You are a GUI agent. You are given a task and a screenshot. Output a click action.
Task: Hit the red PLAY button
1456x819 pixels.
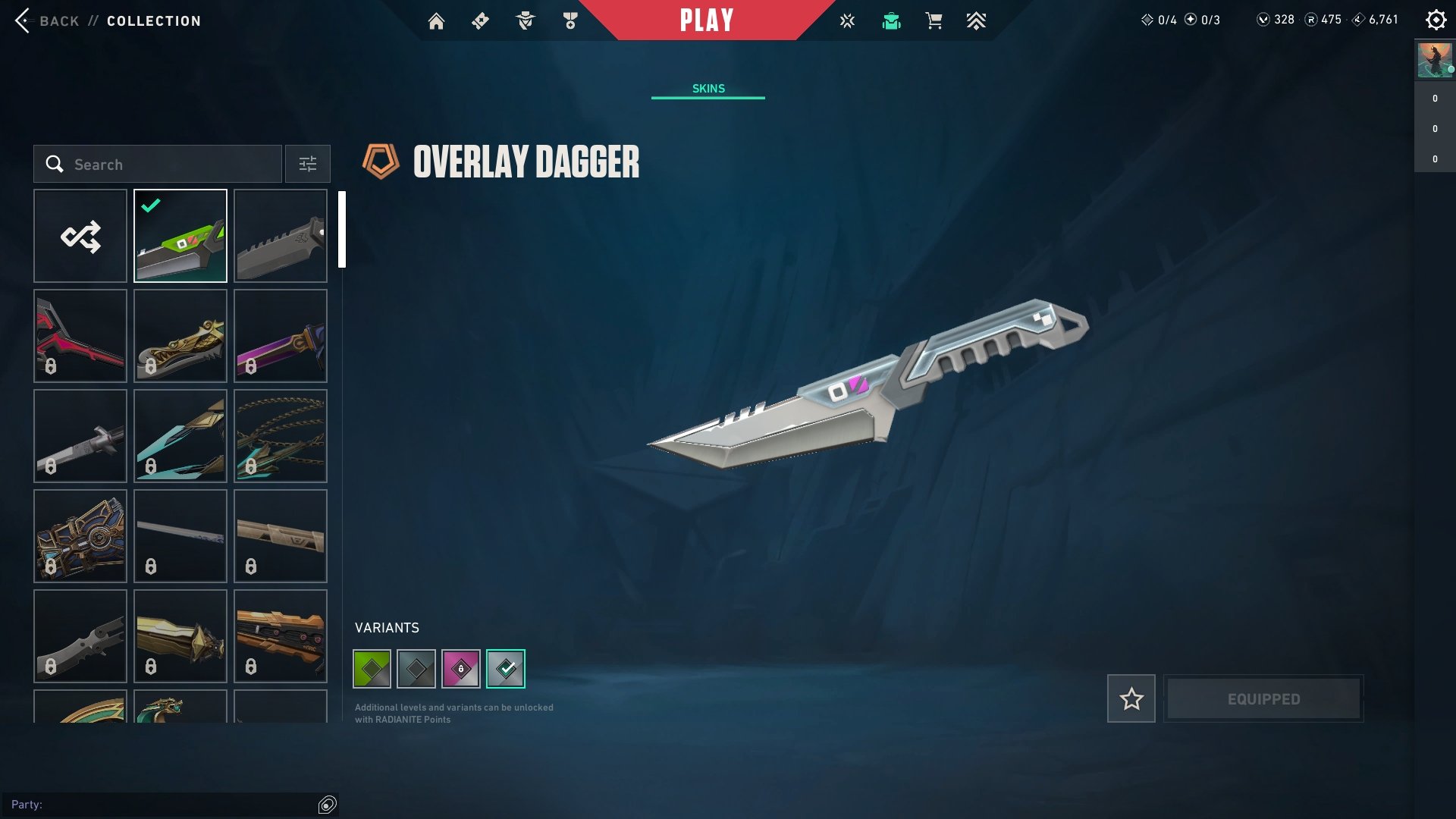707,20
